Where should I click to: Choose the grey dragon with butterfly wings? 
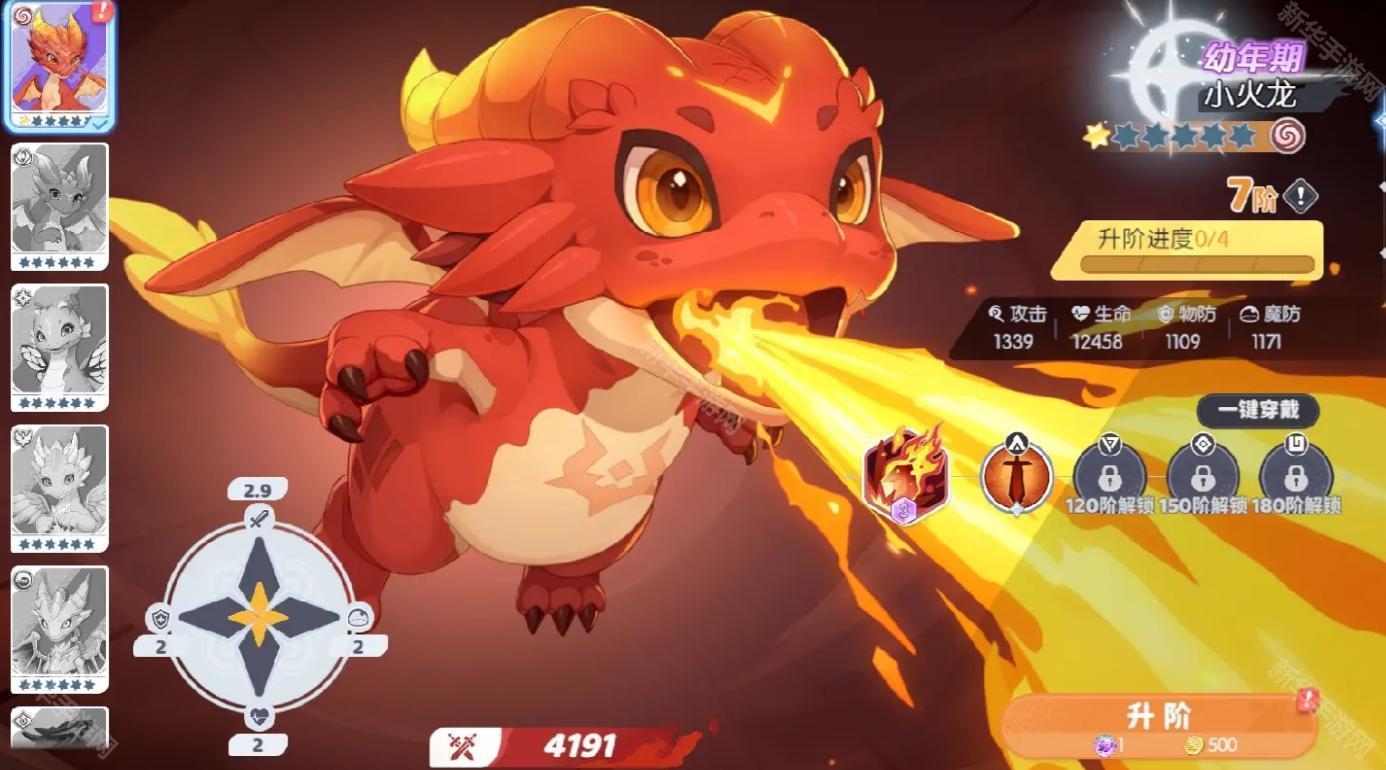coord(59,347)
